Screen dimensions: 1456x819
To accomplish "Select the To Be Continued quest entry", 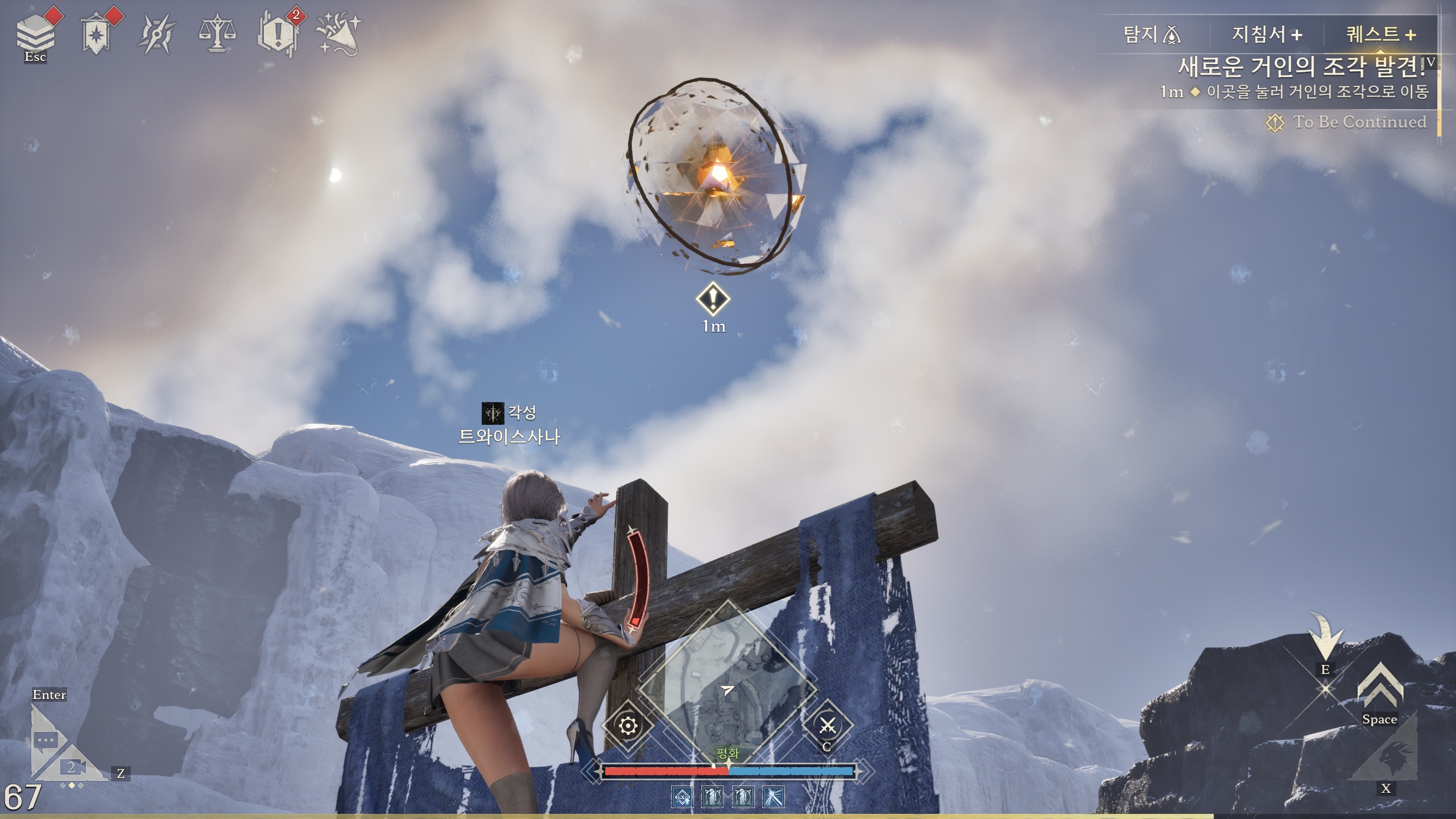I will click(1359, 122).
